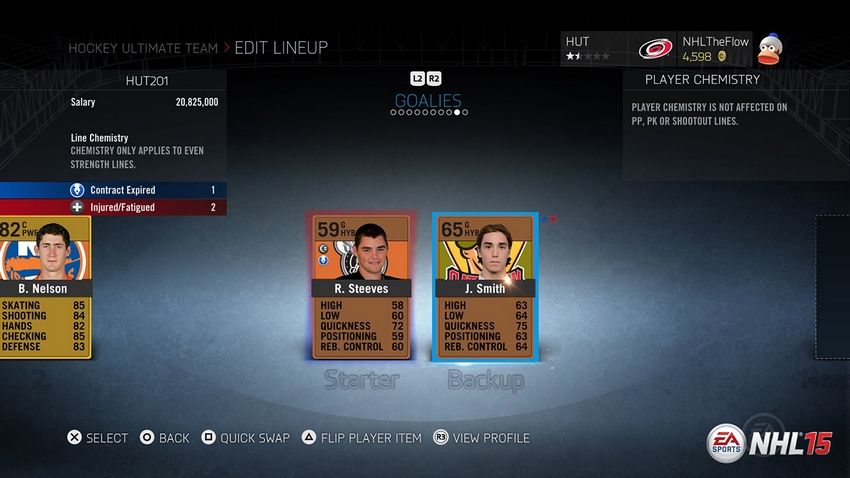Image resolution: width=850 pixels, height=478 pixels.
Task: Select the R. Steeves starter goalie card
Action: coord(362,286)
